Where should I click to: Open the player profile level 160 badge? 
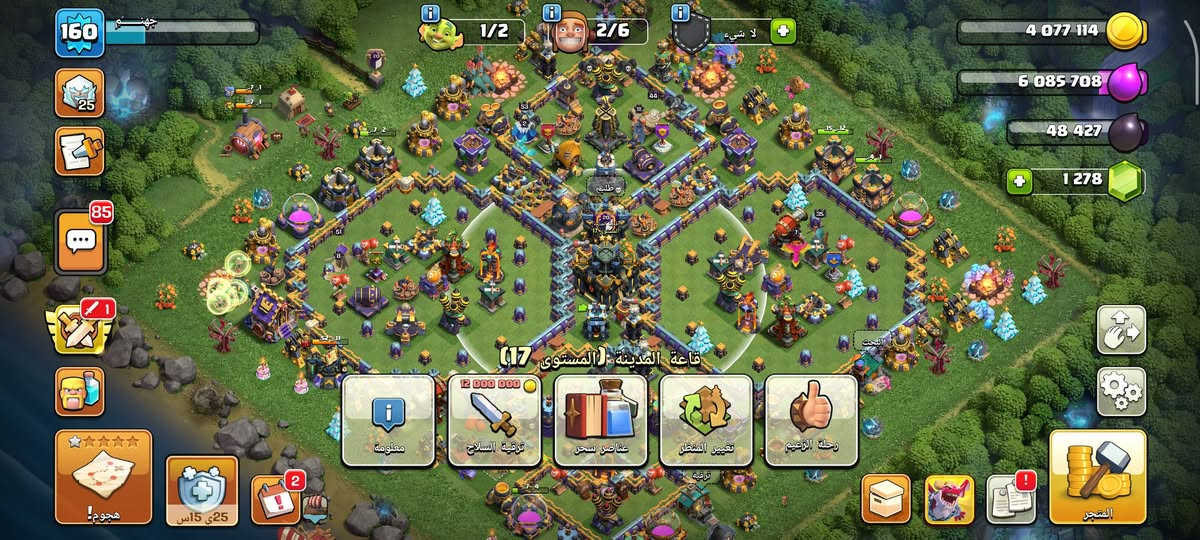[77, 31]
